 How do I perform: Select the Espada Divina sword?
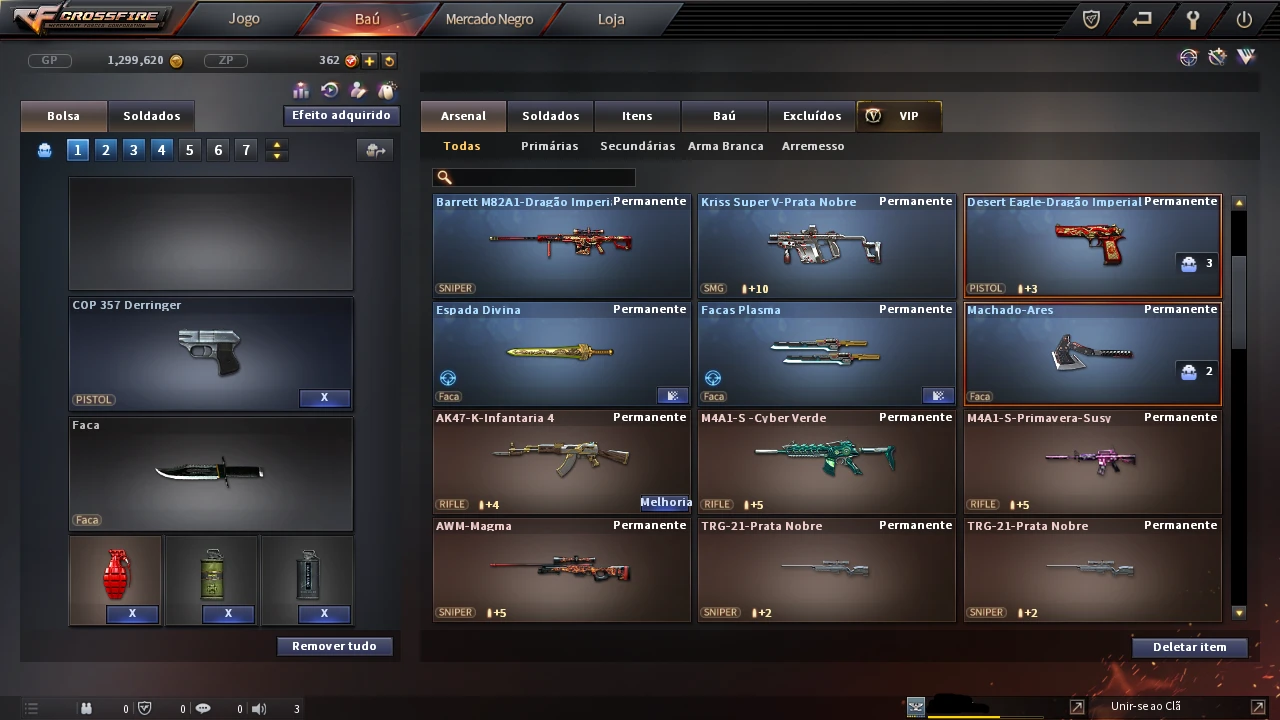coord(561,353)
